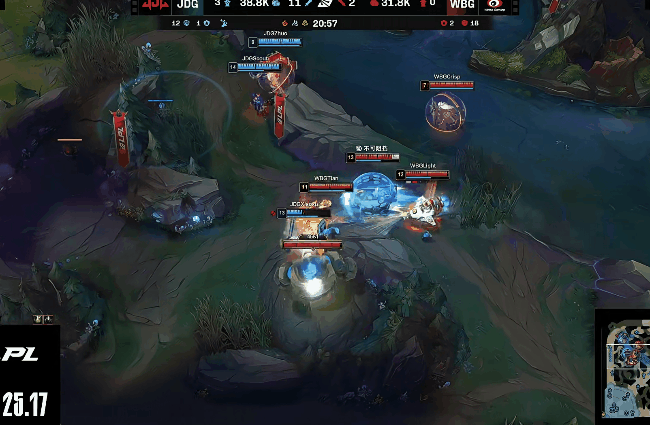Click the LPL broadcast logo
This screenshot has height=425, width=650.
click(x=22, y=354)
